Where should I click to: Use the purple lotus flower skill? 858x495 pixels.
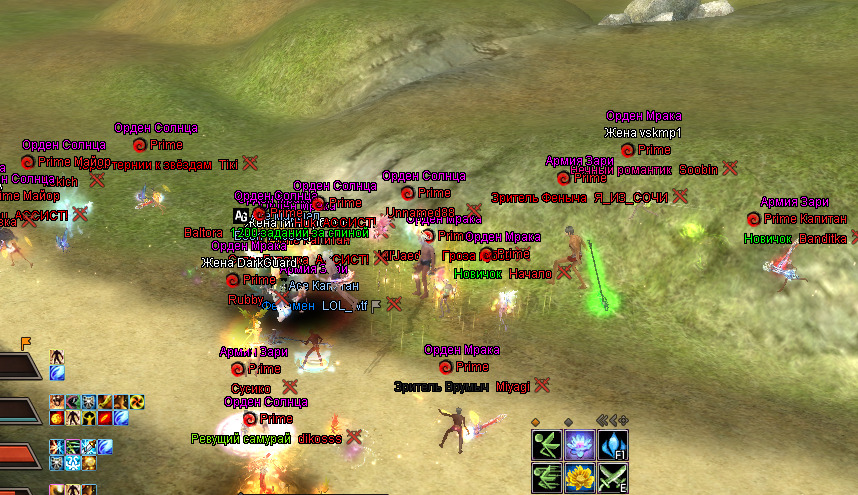(x=580, y=445)
